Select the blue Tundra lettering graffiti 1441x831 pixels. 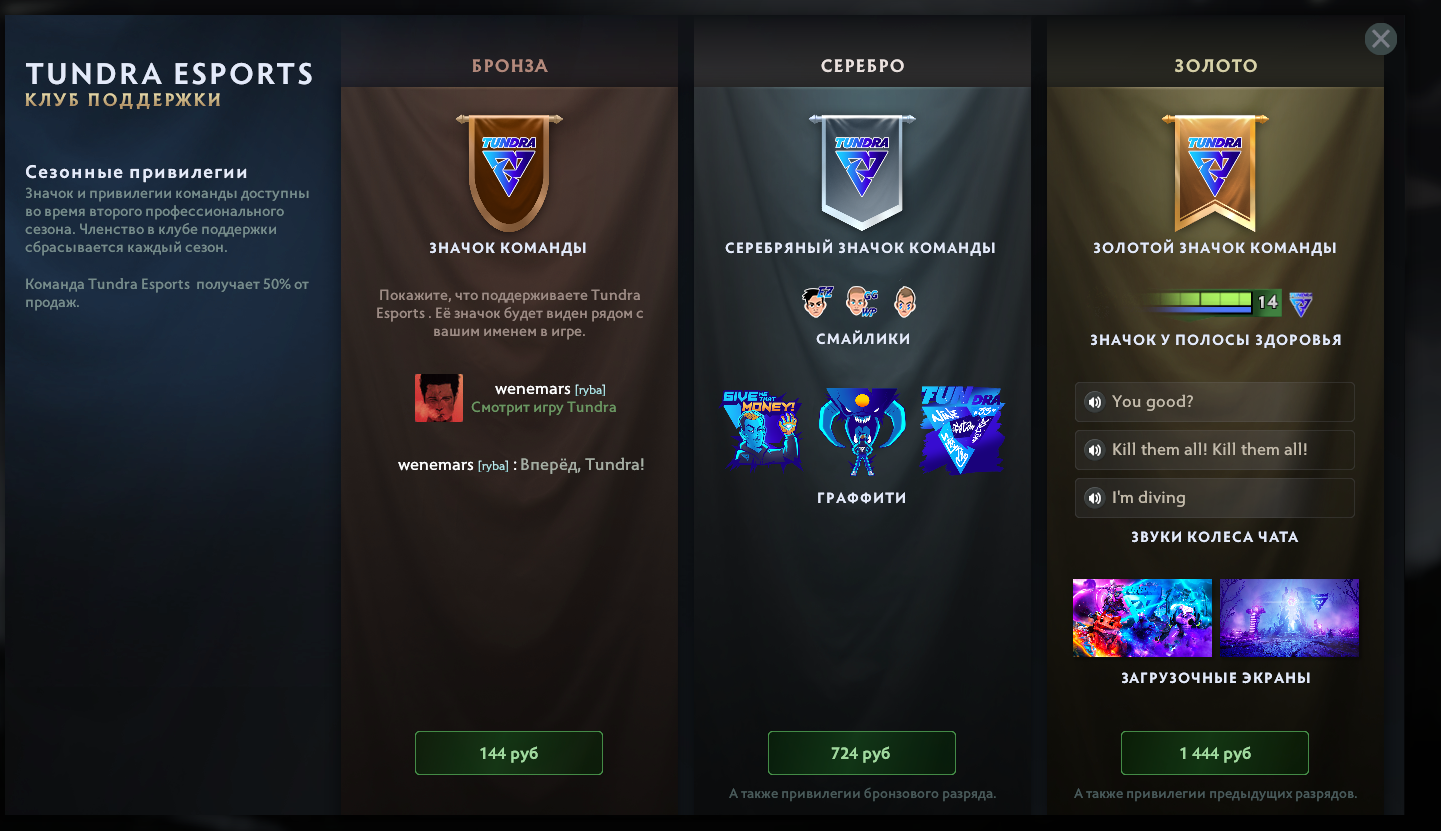[960, 428]
